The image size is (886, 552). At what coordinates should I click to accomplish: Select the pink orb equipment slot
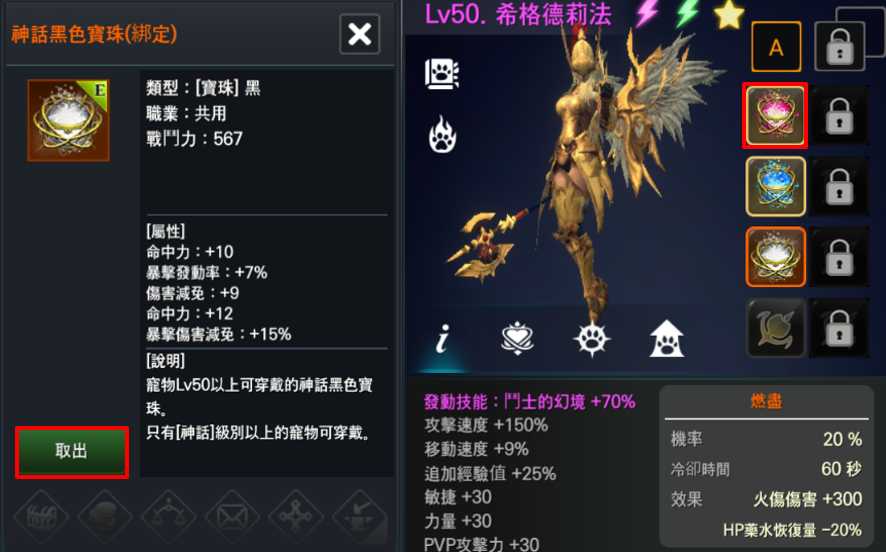[775, 116]
